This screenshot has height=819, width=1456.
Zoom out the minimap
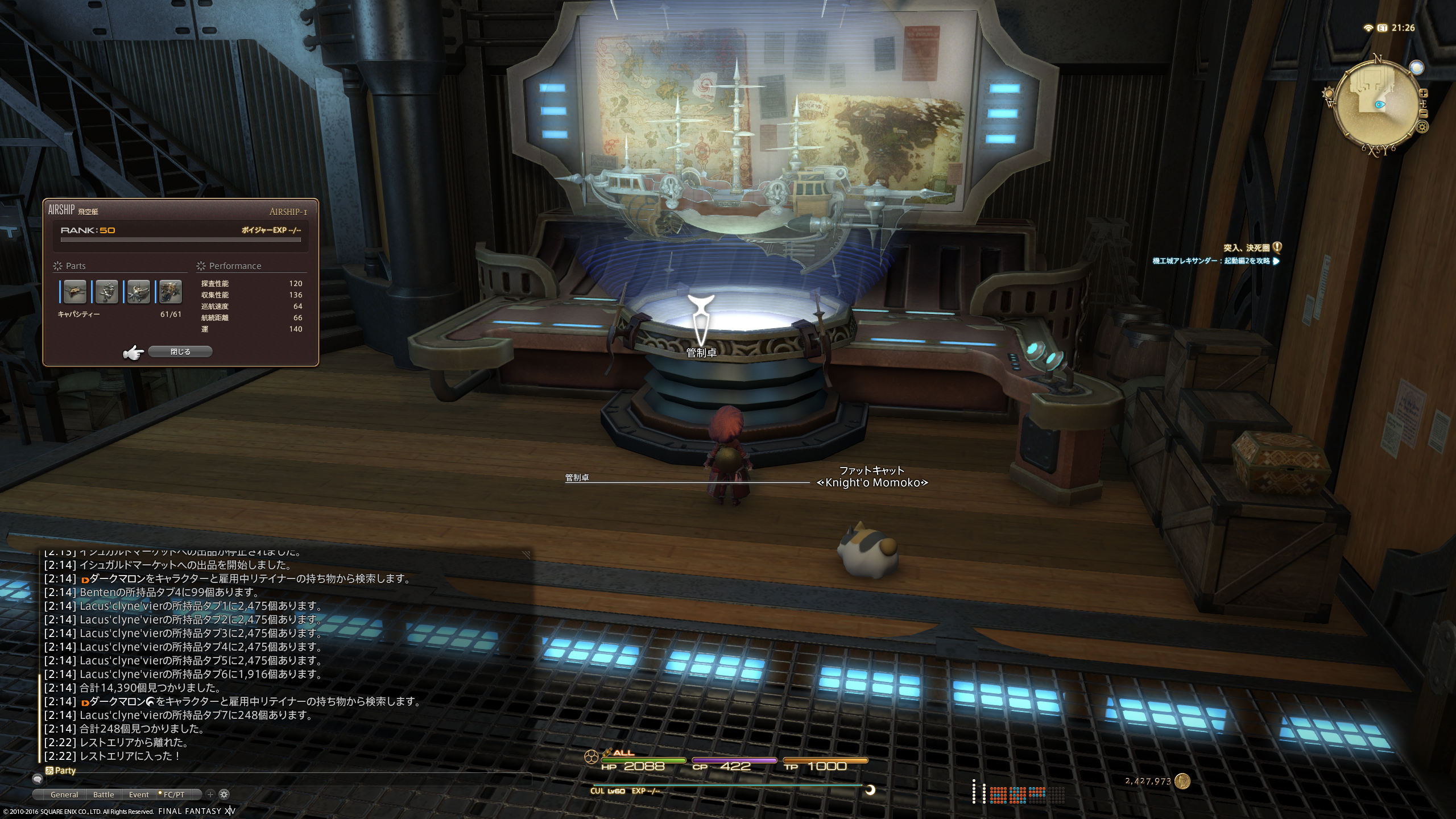pos(1424,114)
